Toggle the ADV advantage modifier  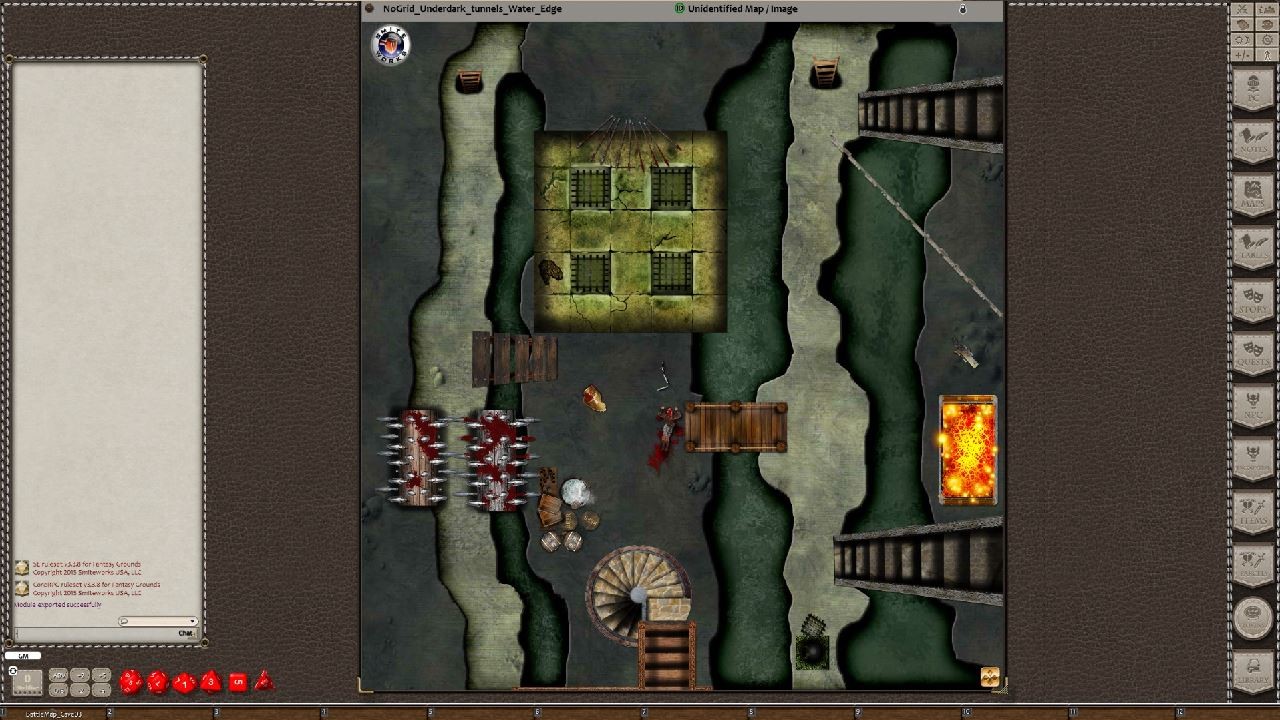tap(58, 677)
